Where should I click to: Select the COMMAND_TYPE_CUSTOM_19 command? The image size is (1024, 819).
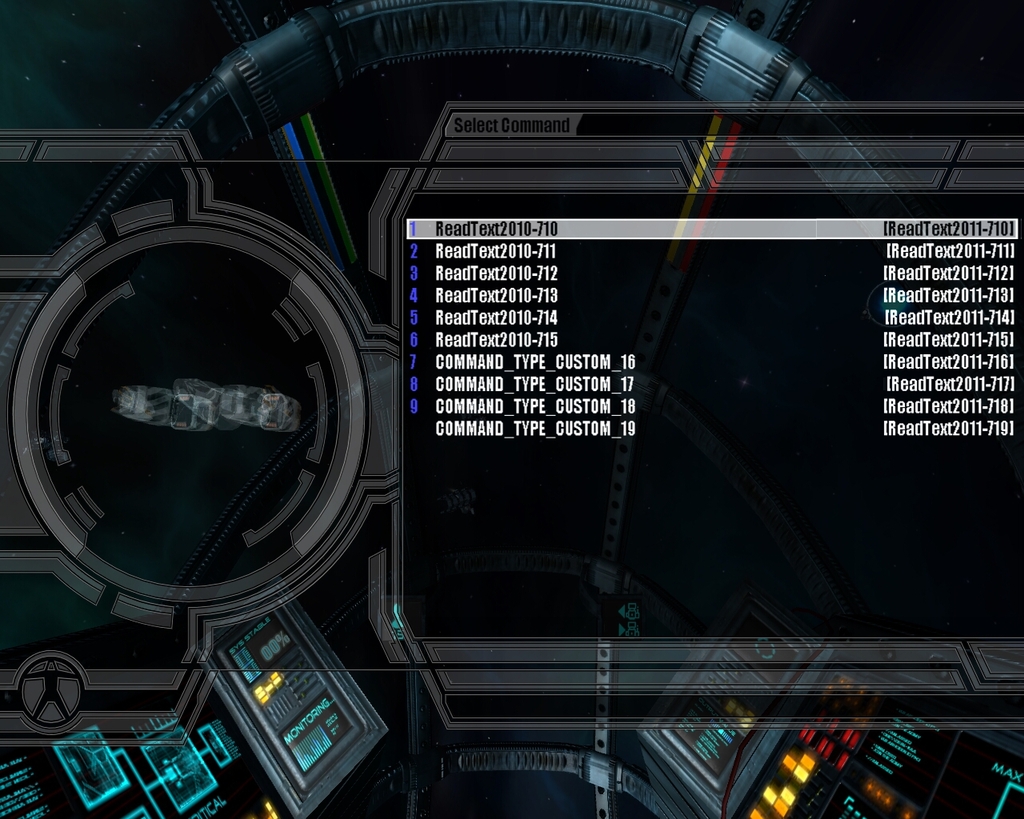[535, 428]
